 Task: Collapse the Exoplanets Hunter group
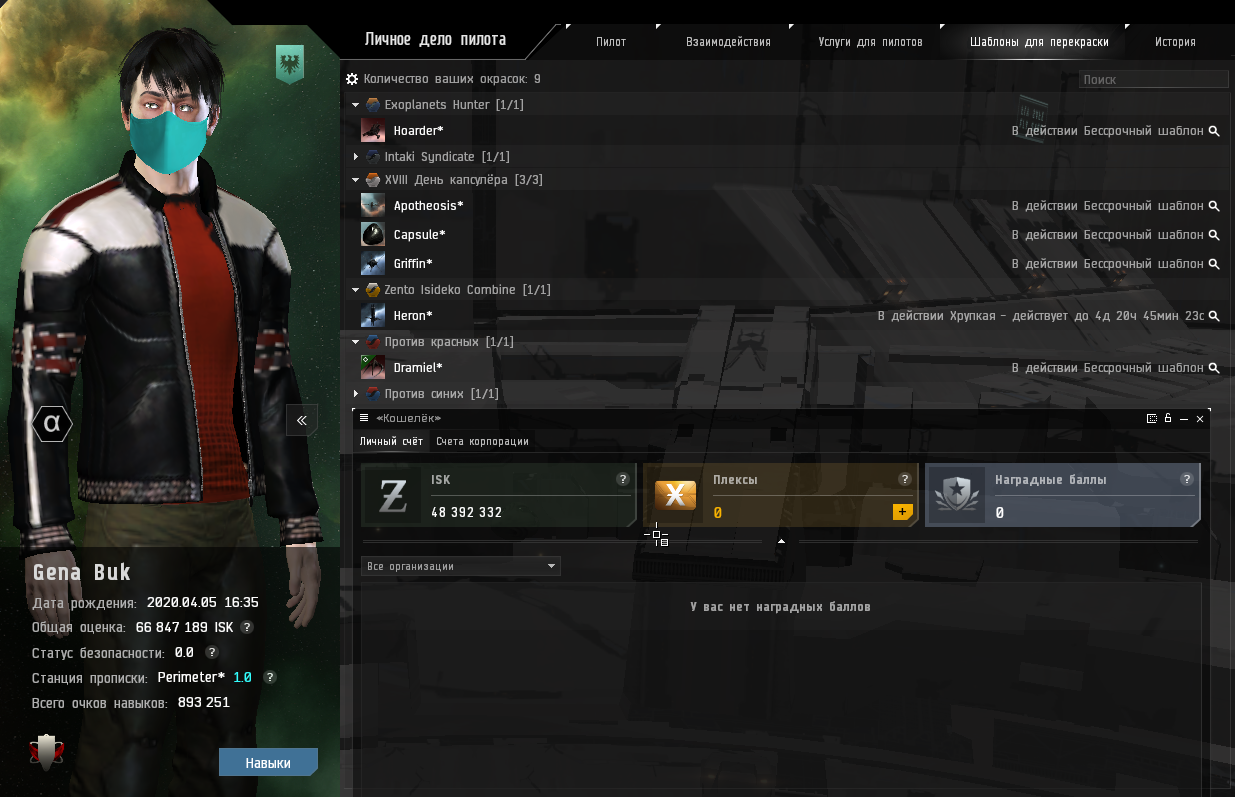point(356,105)
